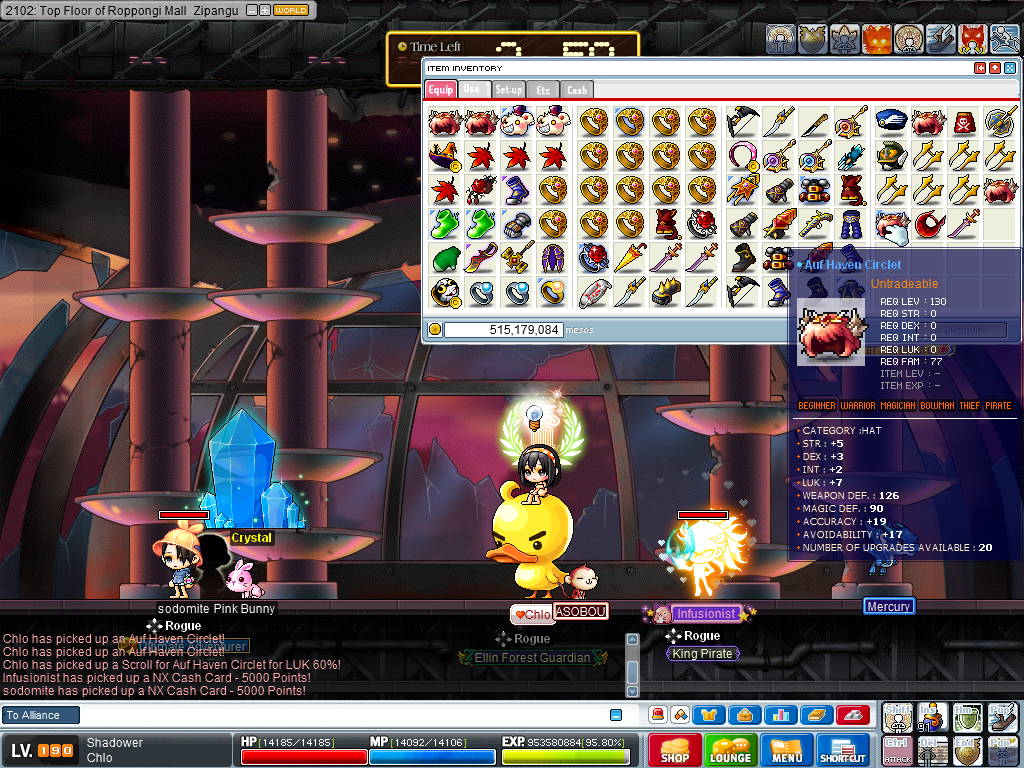This screenshot has height=768, width=1024.
Task: Select the Equip inventory tab
Action: click(x=441, y=89)
